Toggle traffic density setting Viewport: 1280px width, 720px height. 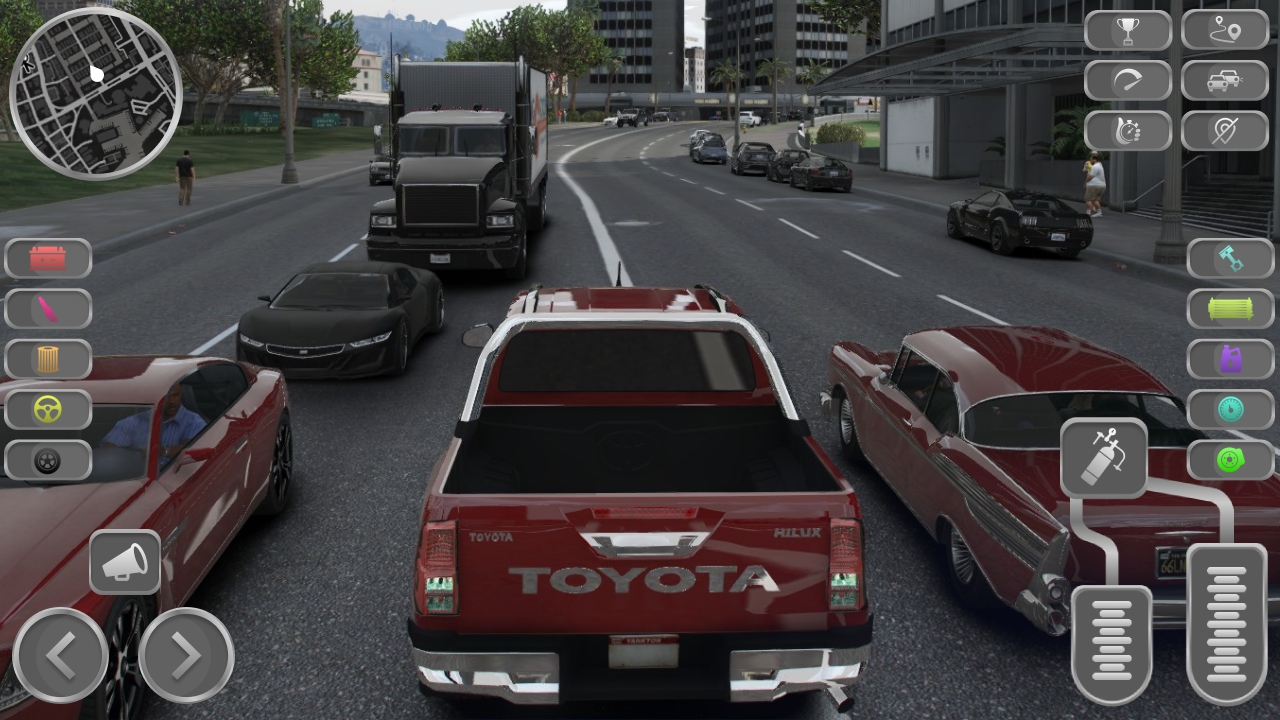pos(1229,80)
